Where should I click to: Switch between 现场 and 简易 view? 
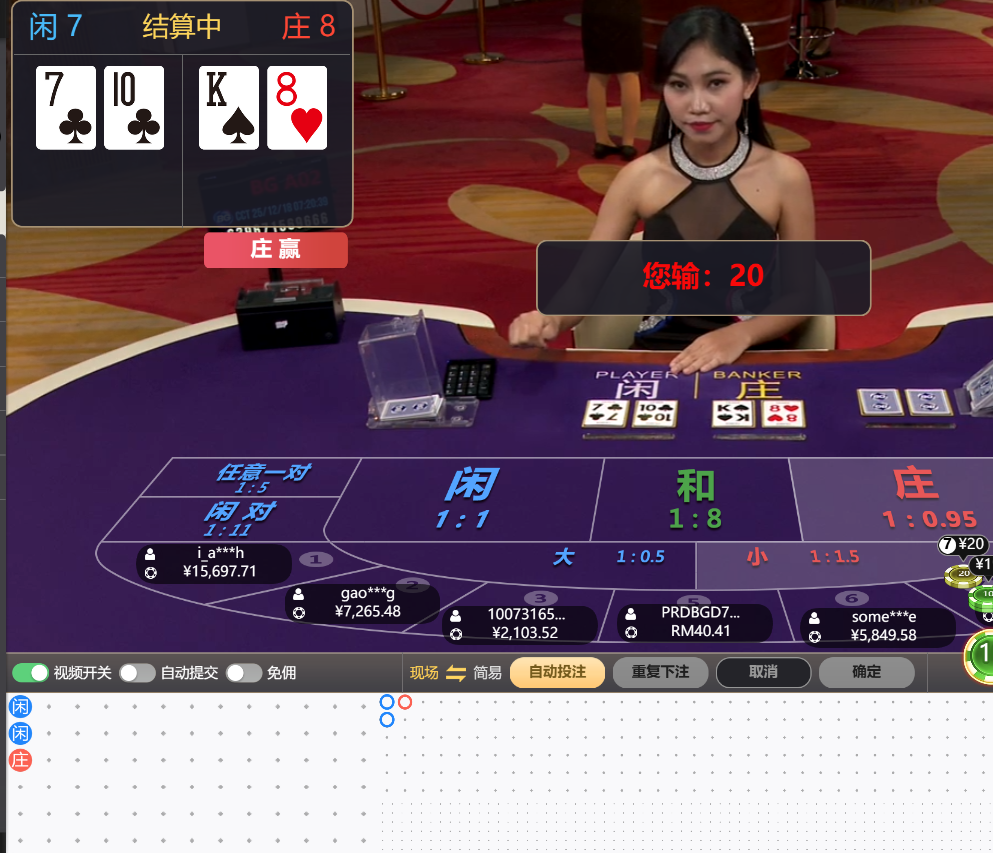[456, 673]
